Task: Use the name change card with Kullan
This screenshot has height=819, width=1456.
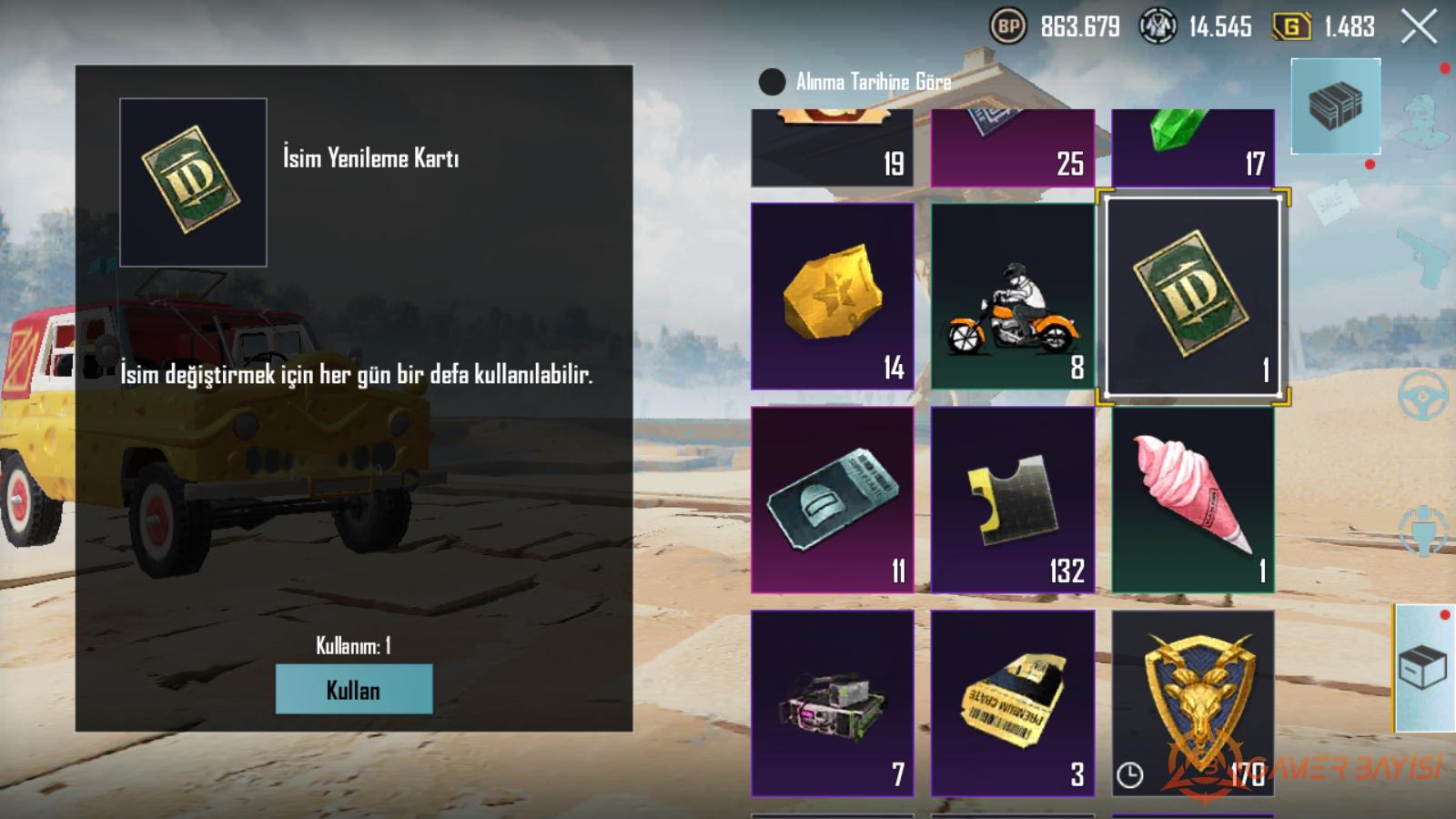Action: [353, 689]
